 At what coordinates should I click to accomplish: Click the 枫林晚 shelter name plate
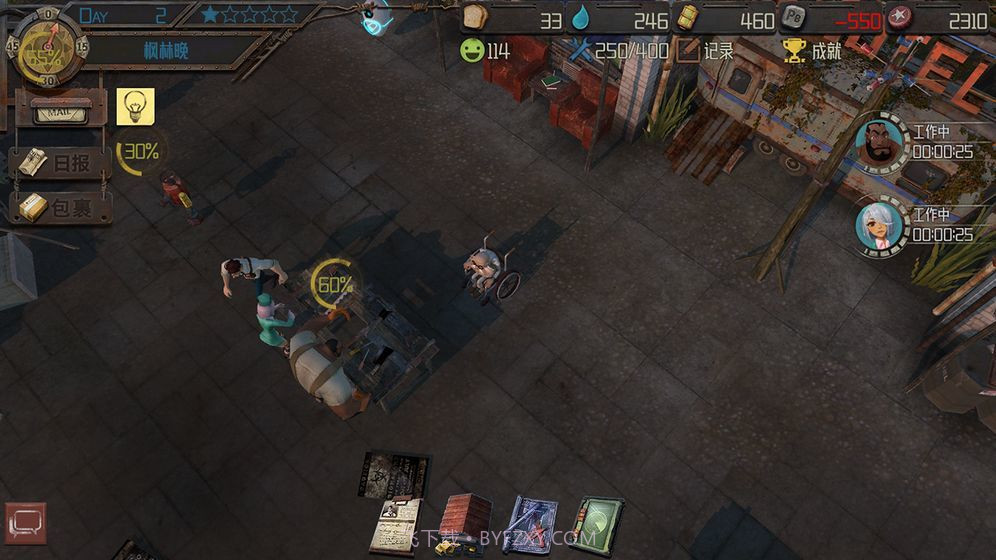(x=165, y=50)
